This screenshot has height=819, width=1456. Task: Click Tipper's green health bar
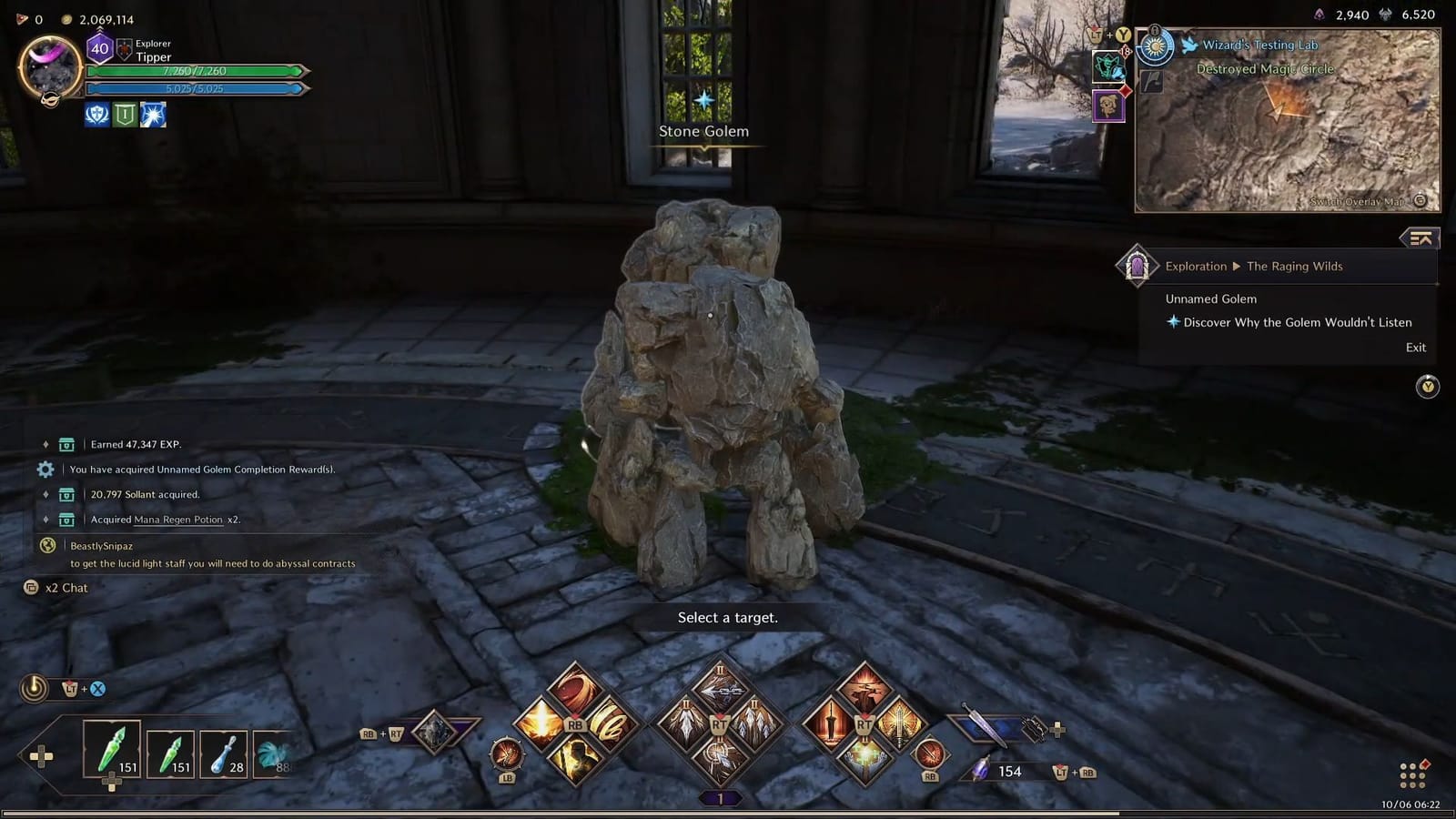196,71
